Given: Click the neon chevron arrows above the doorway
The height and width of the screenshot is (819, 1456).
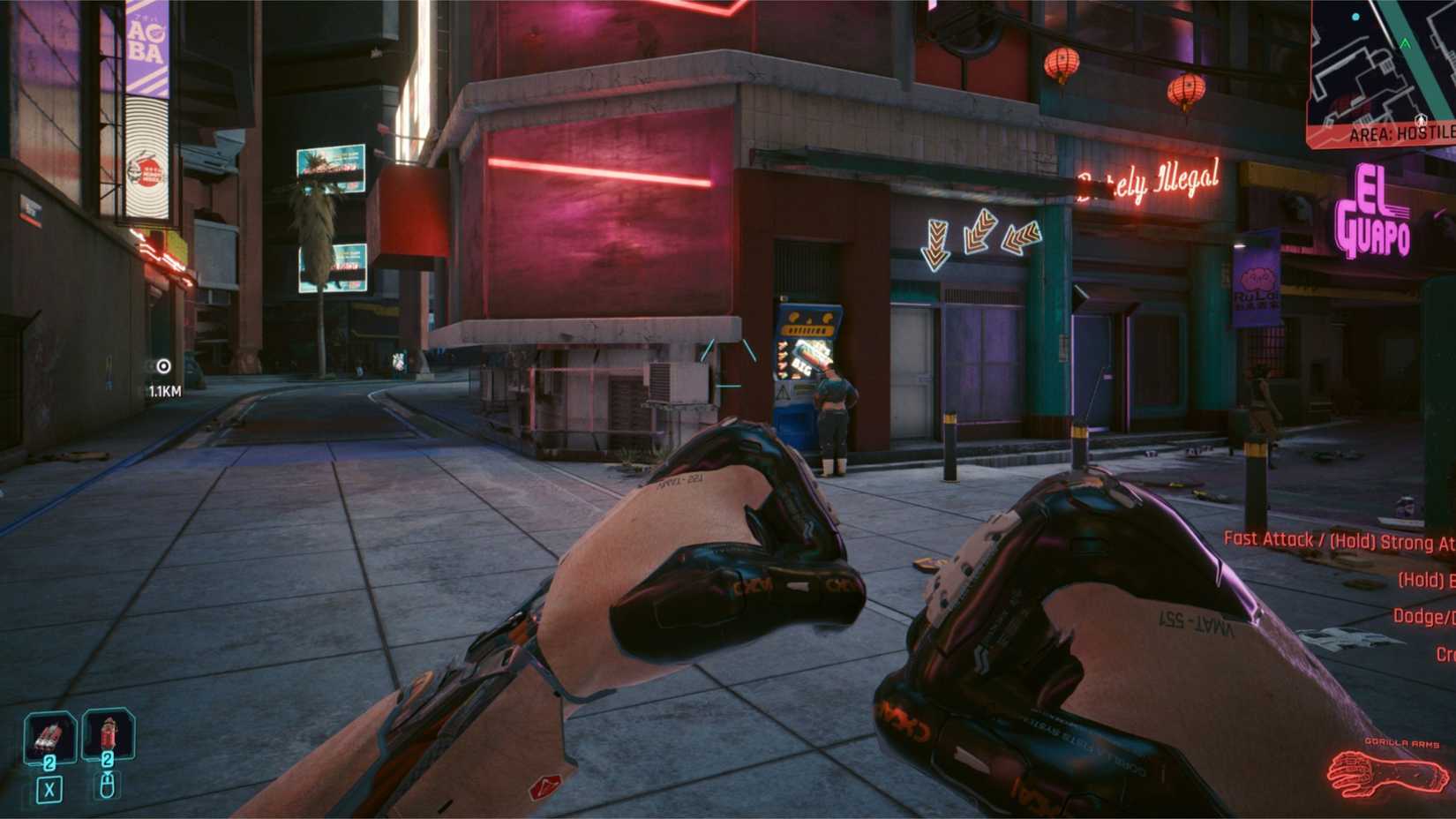Looking at the screenshot, I should click(975, 237).
